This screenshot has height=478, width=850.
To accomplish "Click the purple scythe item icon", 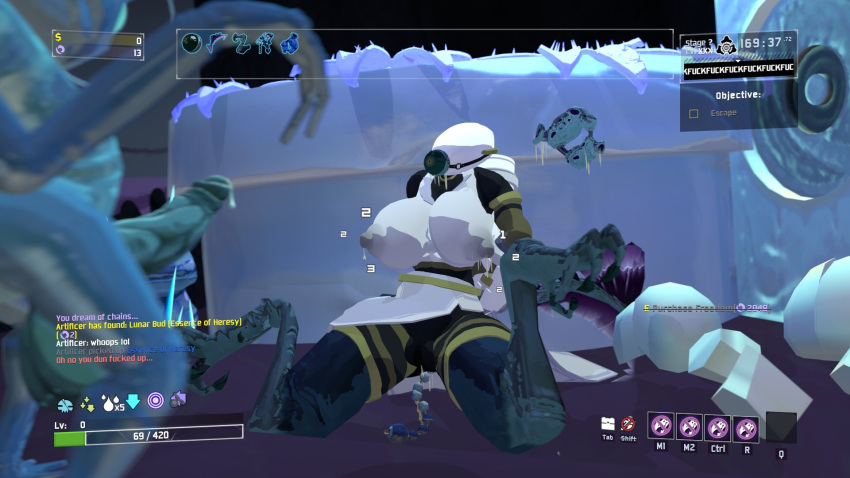I will [x=216, y=43].
